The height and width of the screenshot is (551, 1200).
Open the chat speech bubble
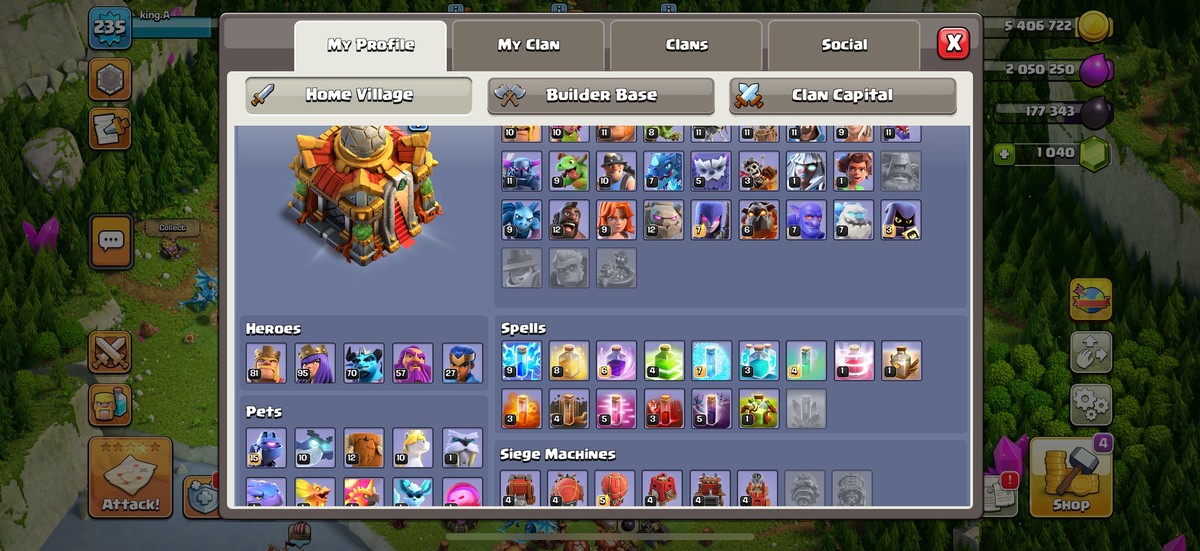pyautogui.click(x=110, y=241)
